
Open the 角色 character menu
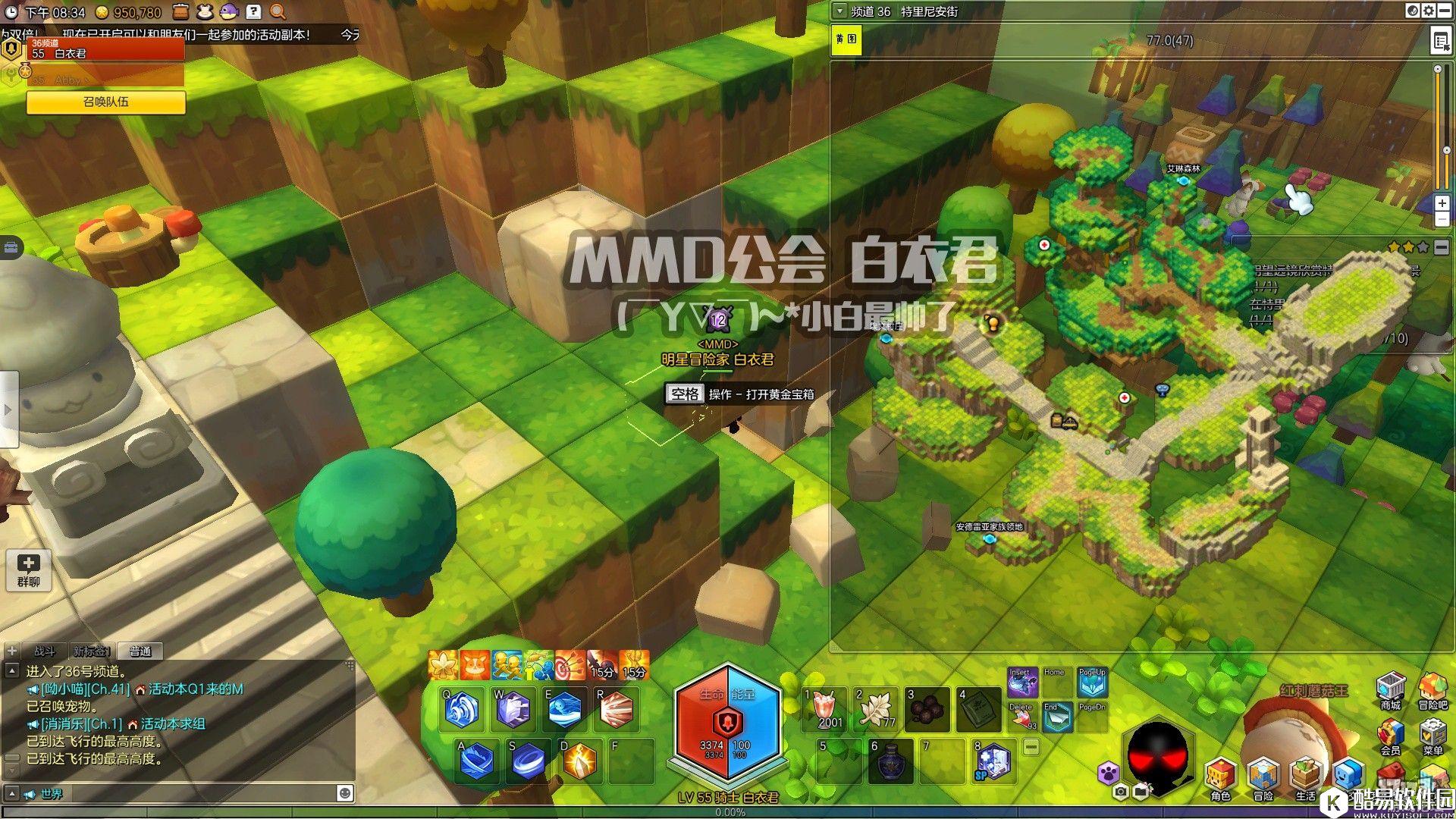click(1220, 778)
